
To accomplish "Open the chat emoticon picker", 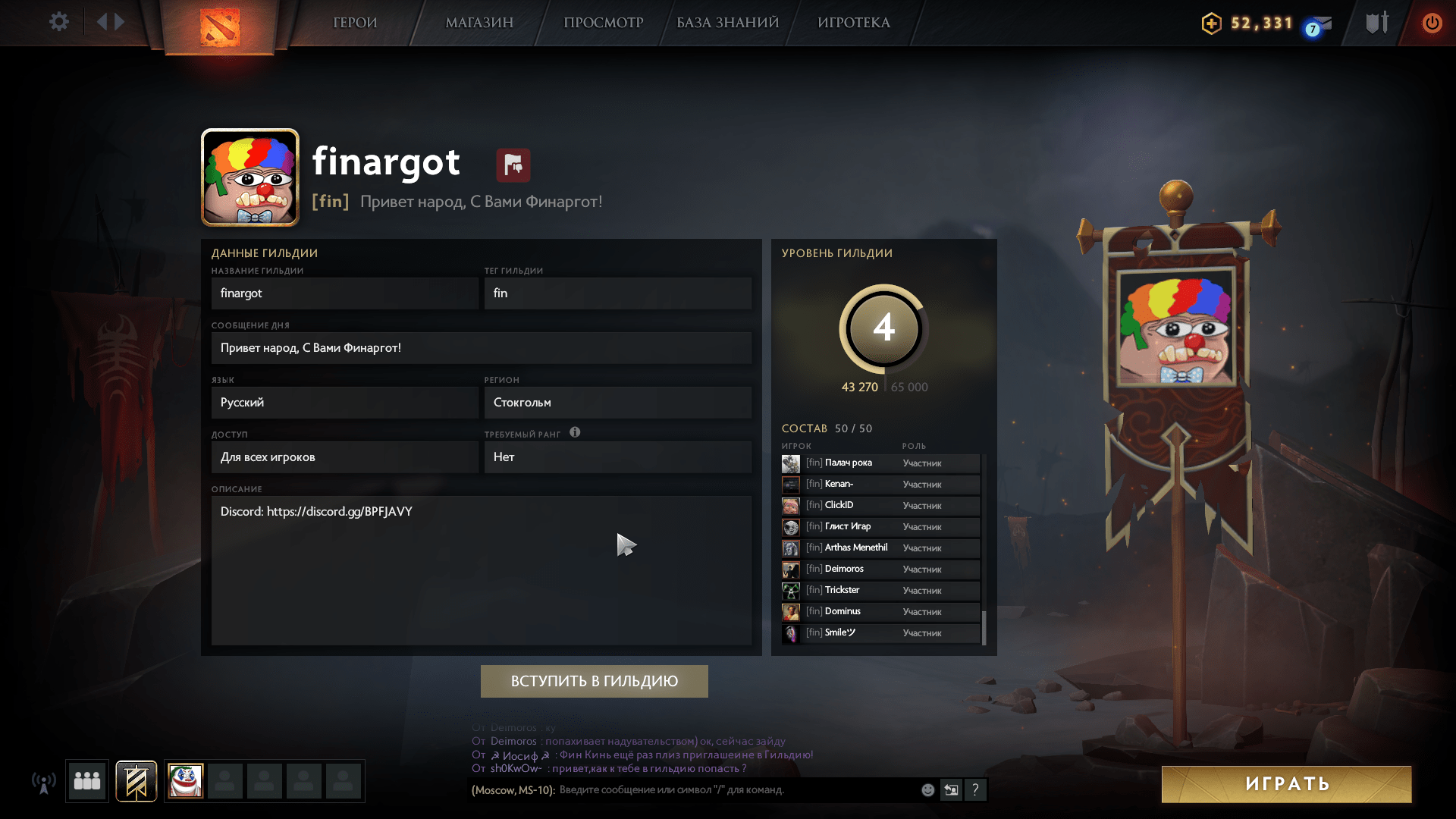I will pos(927,790).
